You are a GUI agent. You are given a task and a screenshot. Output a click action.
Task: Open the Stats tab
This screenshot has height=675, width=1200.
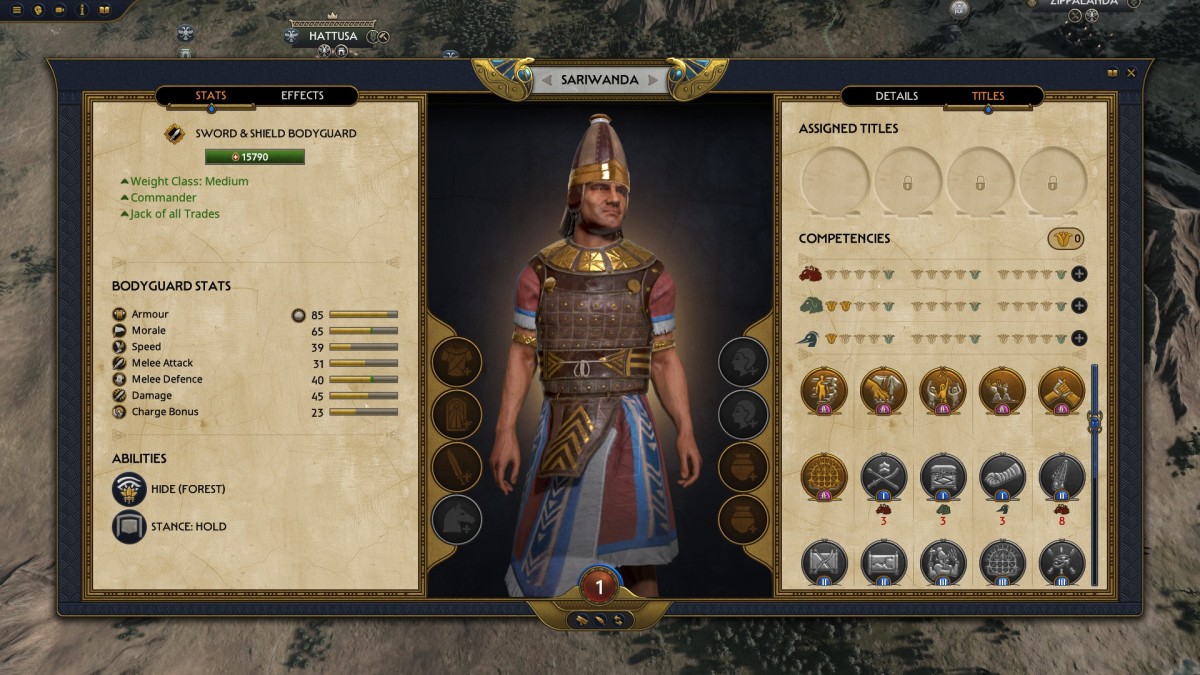(211, 96)
